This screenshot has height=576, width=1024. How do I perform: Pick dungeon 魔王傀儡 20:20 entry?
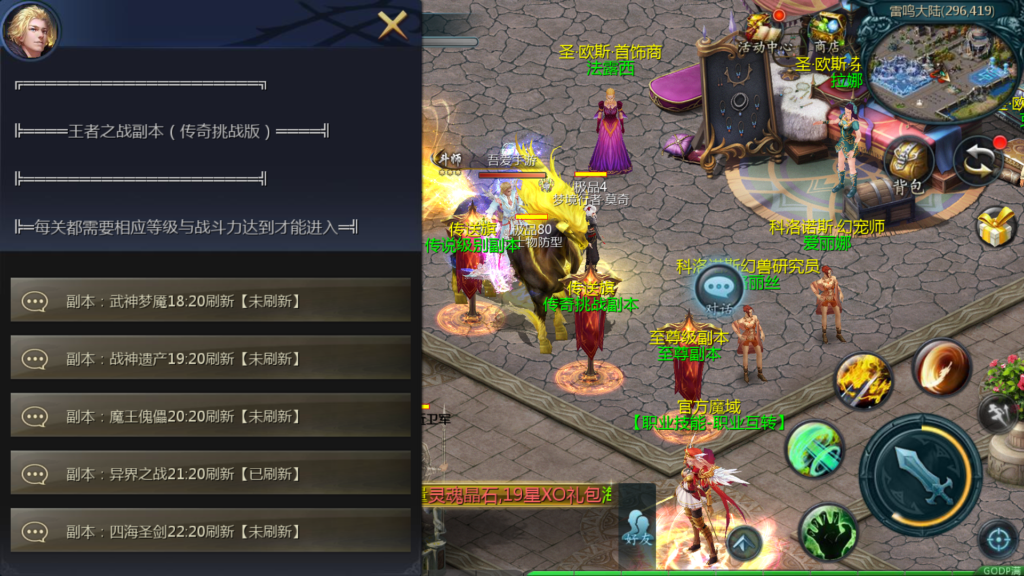[210, 416]
